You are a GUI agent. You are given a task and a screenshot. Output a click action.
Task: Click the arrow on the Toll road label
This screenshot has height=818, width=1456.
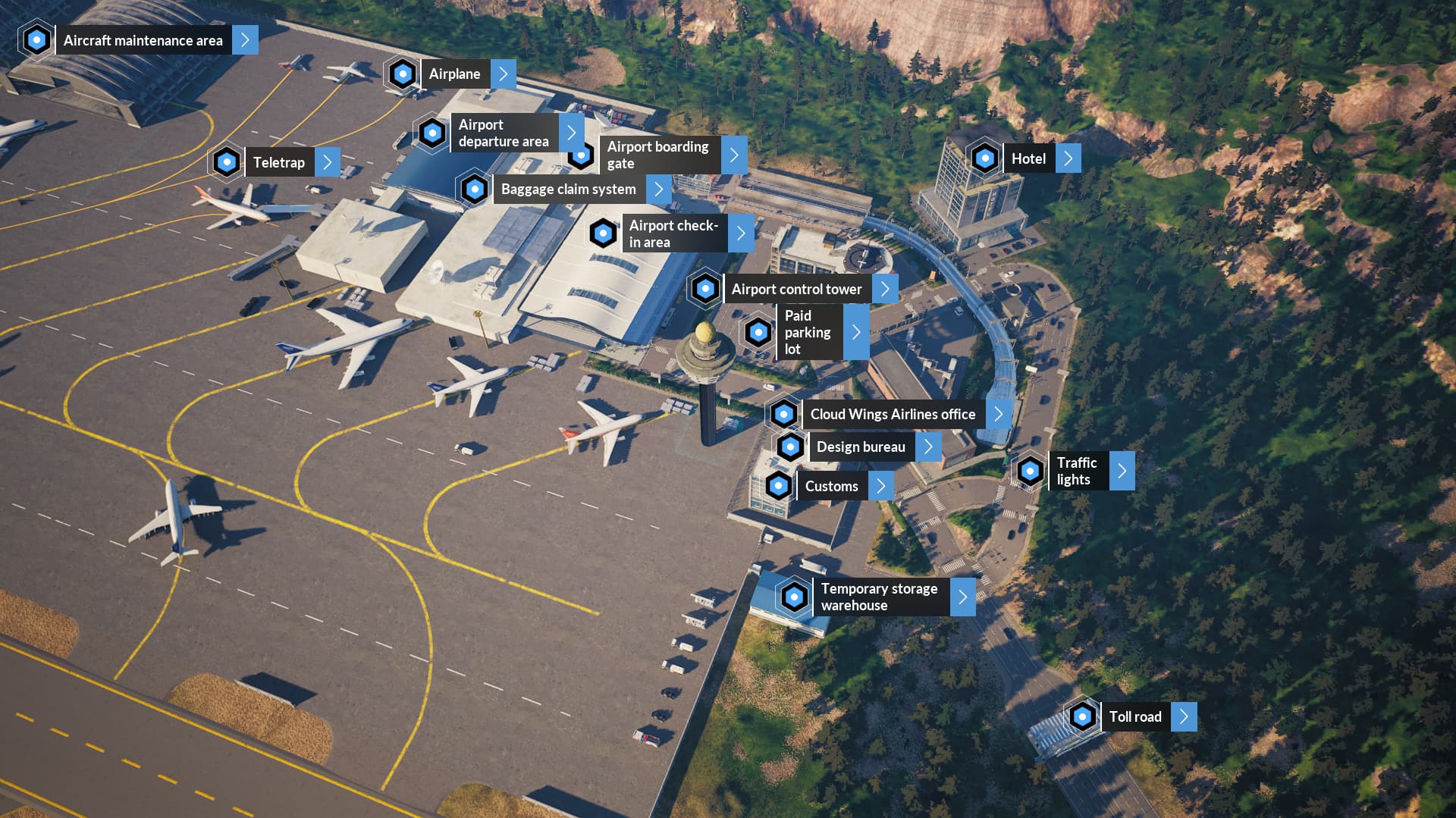(x=1184, y=716)
